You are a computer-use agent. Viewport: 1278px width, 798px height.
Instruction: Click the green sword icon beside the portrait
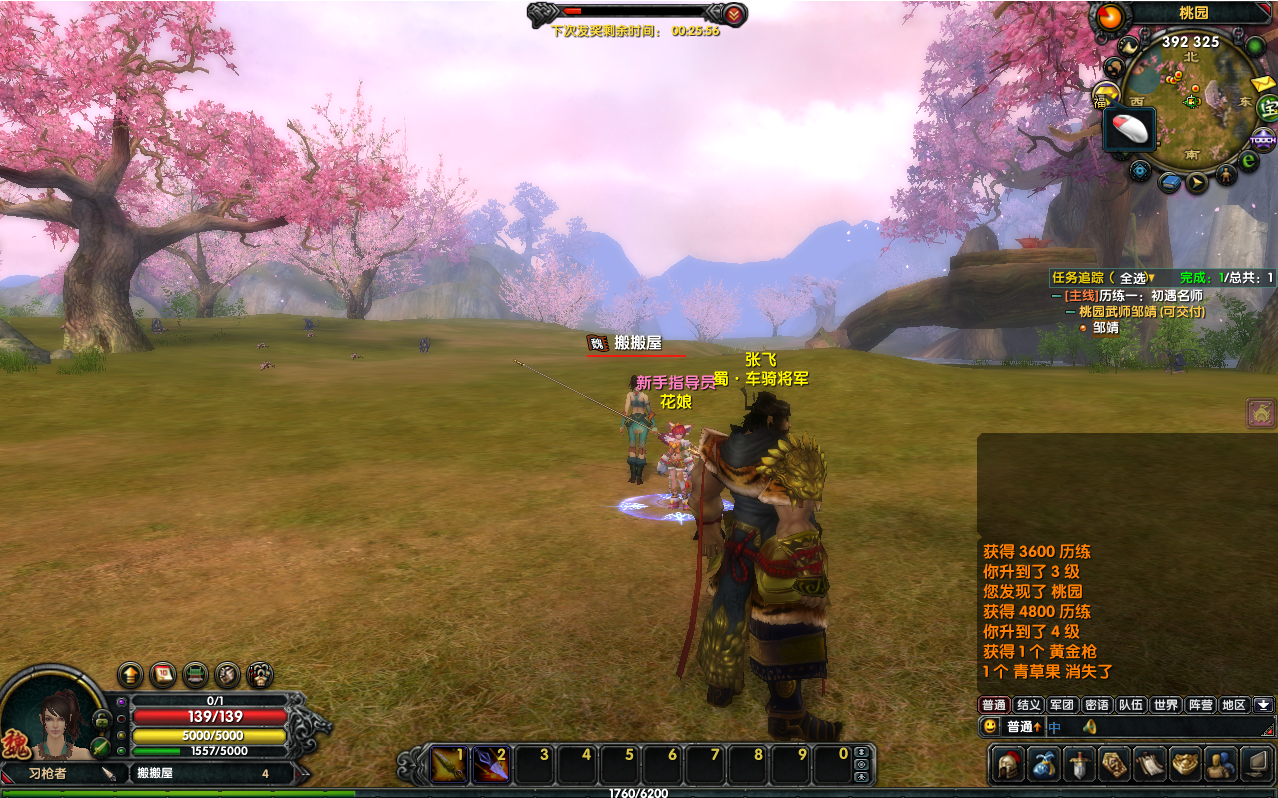(x=99, y=745)
